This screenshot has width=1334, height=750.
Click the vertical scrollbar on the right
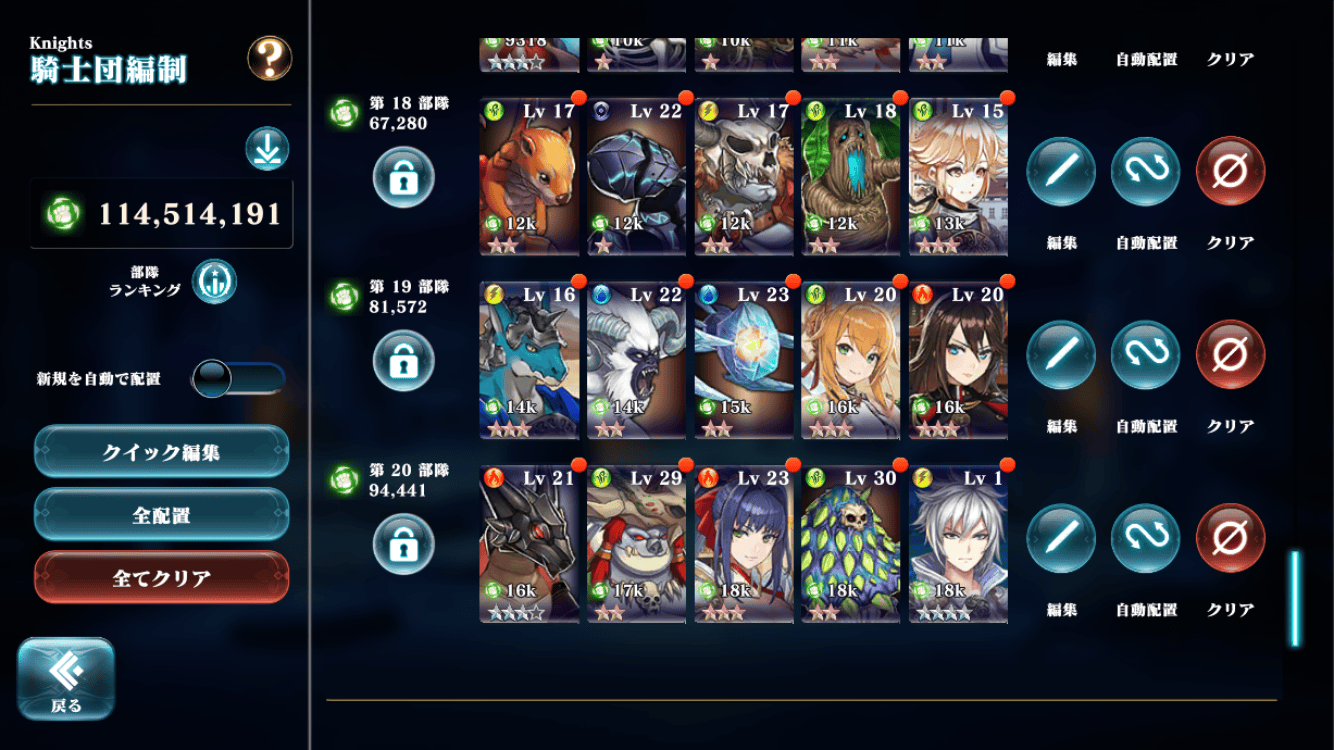click(1295, 597)
